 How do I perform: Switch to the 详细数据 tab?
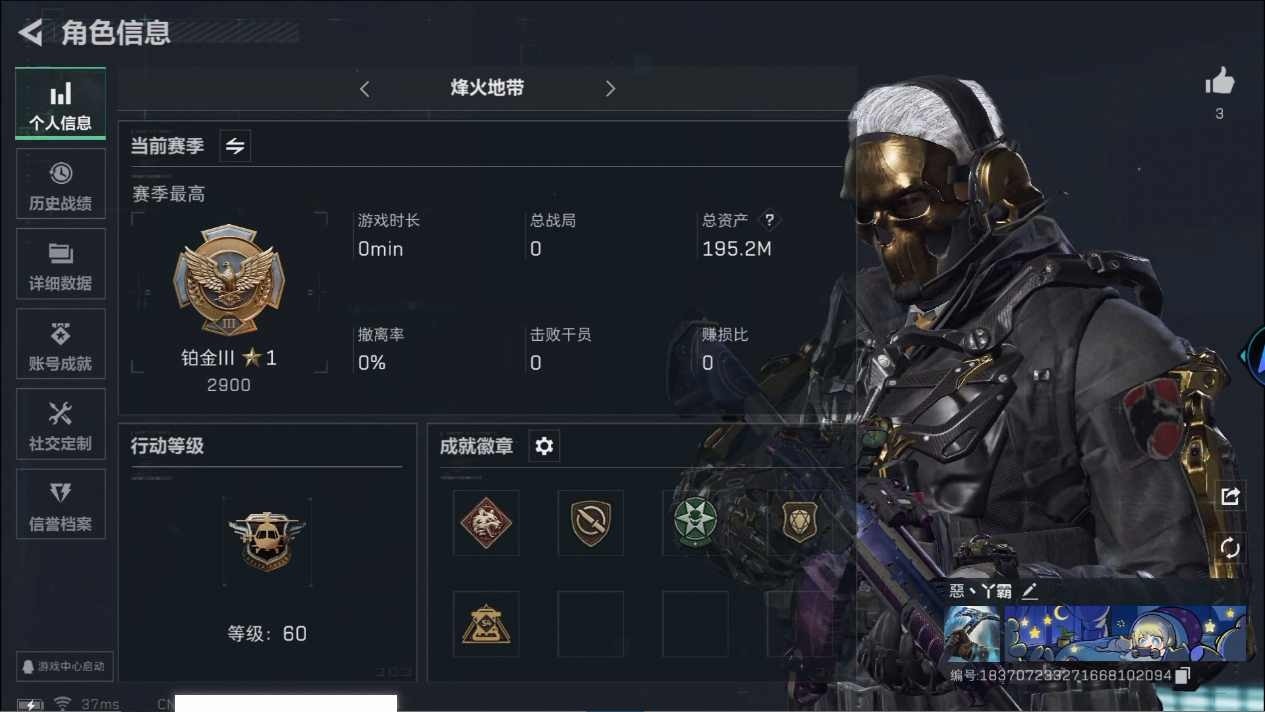pyautogui.click(x=61, y=264)
